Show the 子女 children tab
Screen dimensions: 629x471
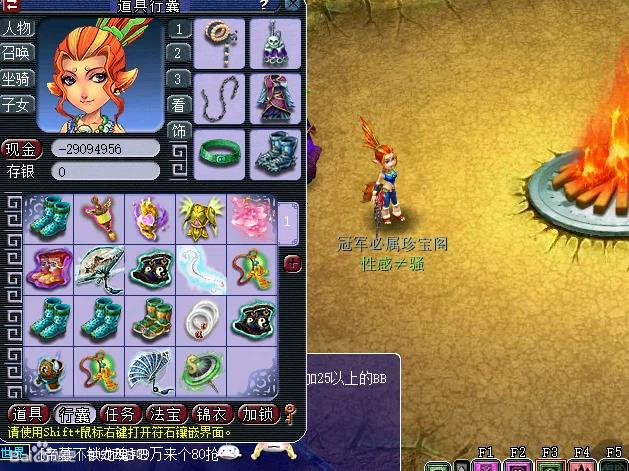pyautogui.click(x=16, y=103)
